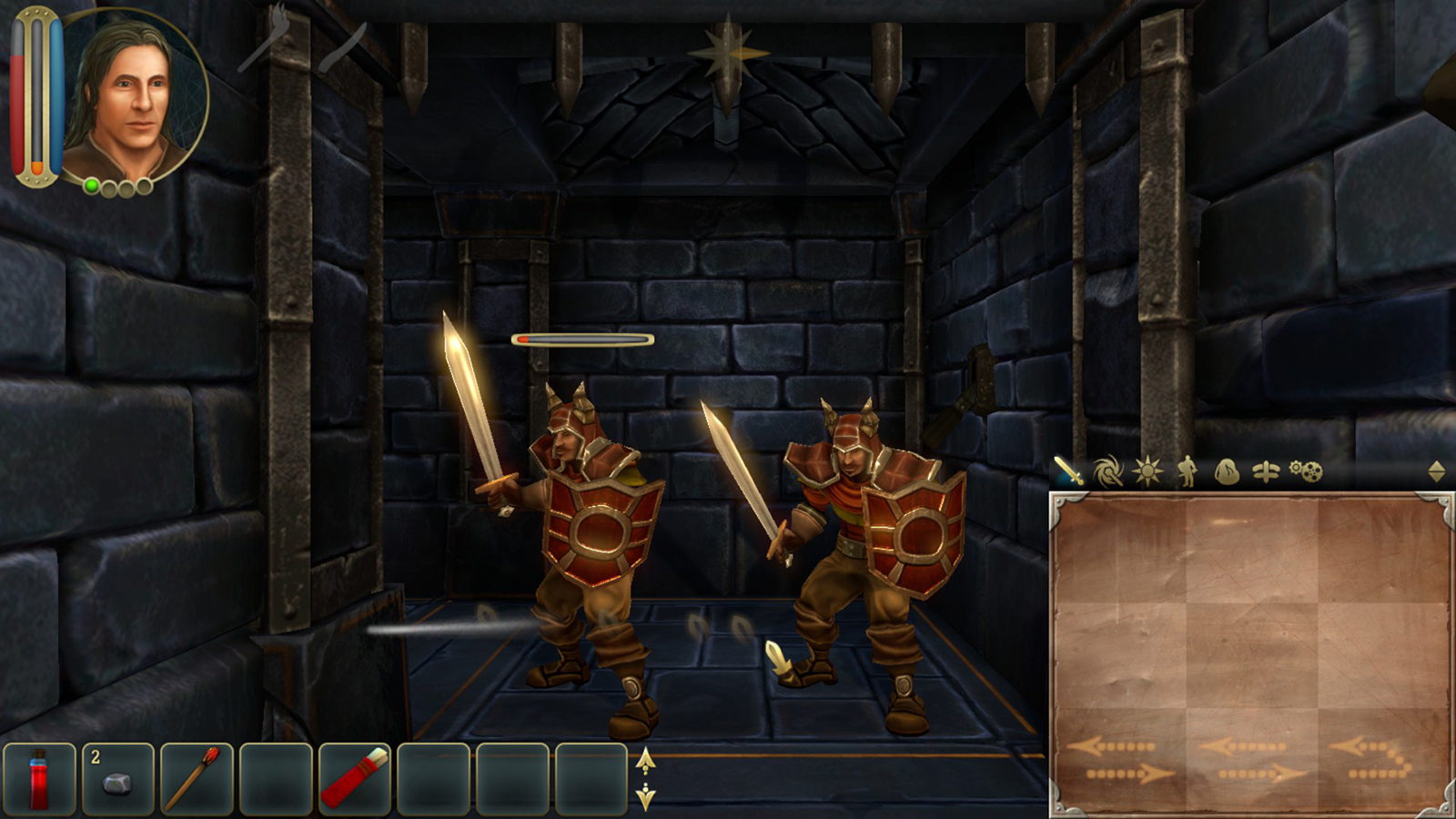The height and width of the screenshot is (819, 1456).
Task: Switch to the sun symbol tab
Action: (x=1147, y=471)
